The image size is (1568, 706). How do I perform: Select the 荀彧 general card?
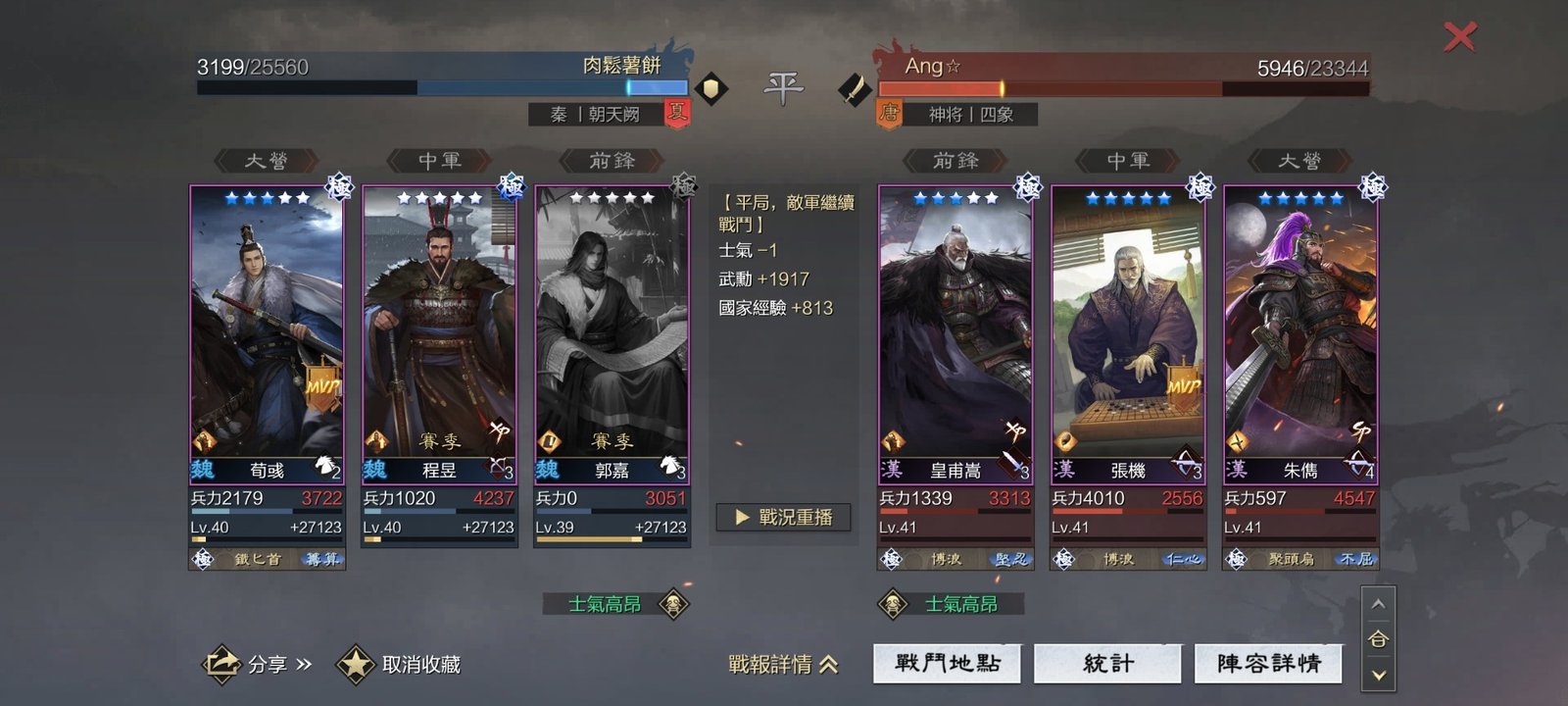[x=267, y=333]
